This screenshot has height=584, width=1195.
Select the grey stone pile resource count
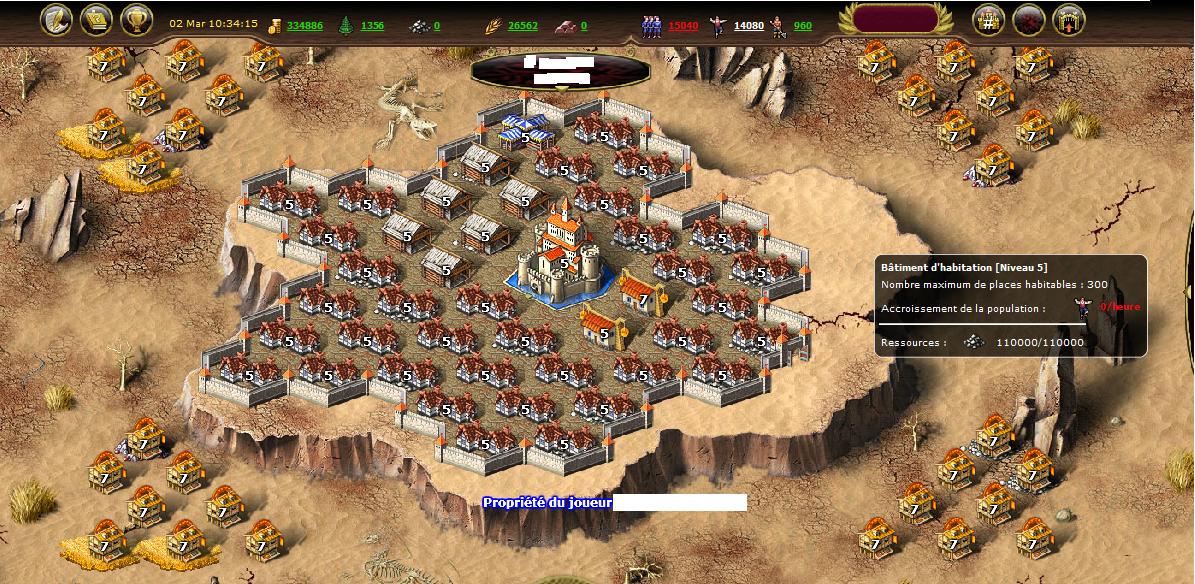tap(436, 25)
